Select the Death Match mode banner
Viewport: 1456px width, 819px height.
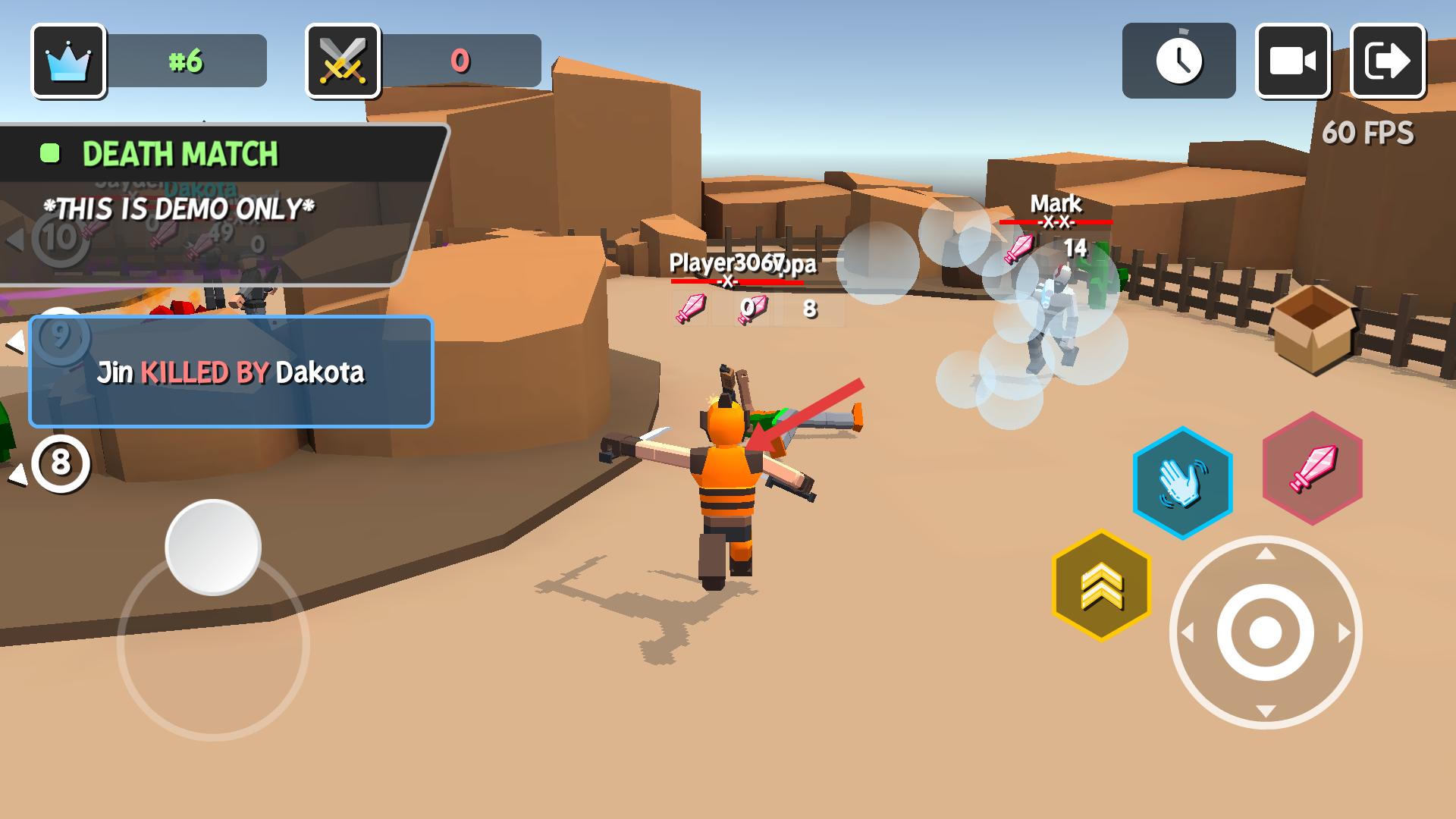point(180,154)
